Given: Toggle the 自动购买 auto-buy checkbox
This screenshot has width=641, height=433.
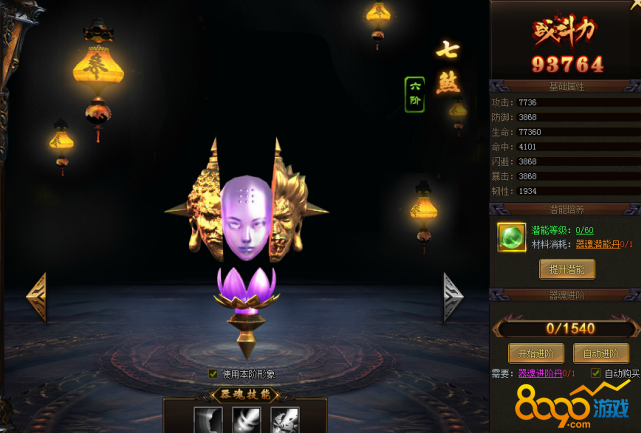Looking at the screenshot, I should click(596, 374).
